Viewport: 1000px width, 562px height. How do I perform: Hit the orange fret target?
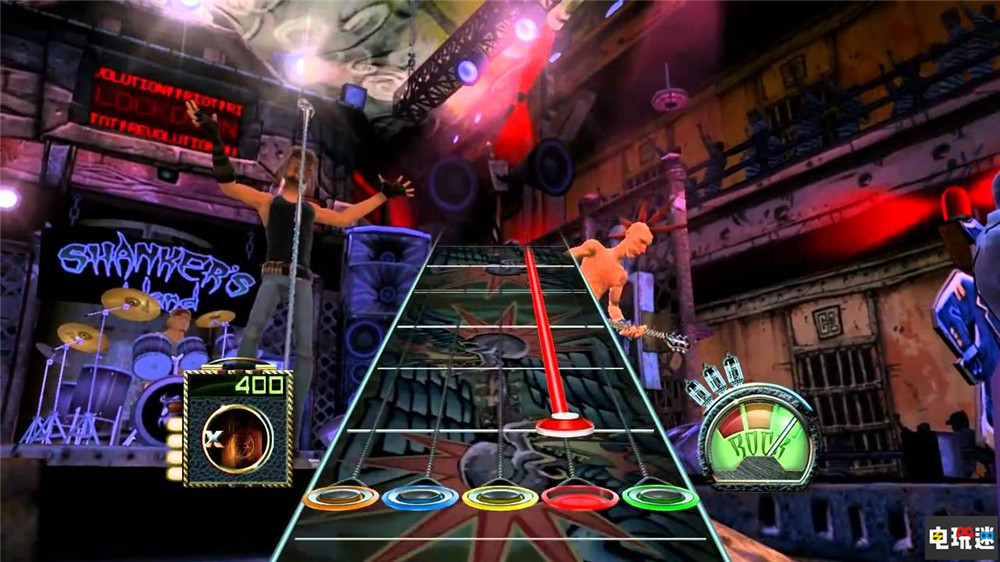pyautogui.click(x=340, y=497)
